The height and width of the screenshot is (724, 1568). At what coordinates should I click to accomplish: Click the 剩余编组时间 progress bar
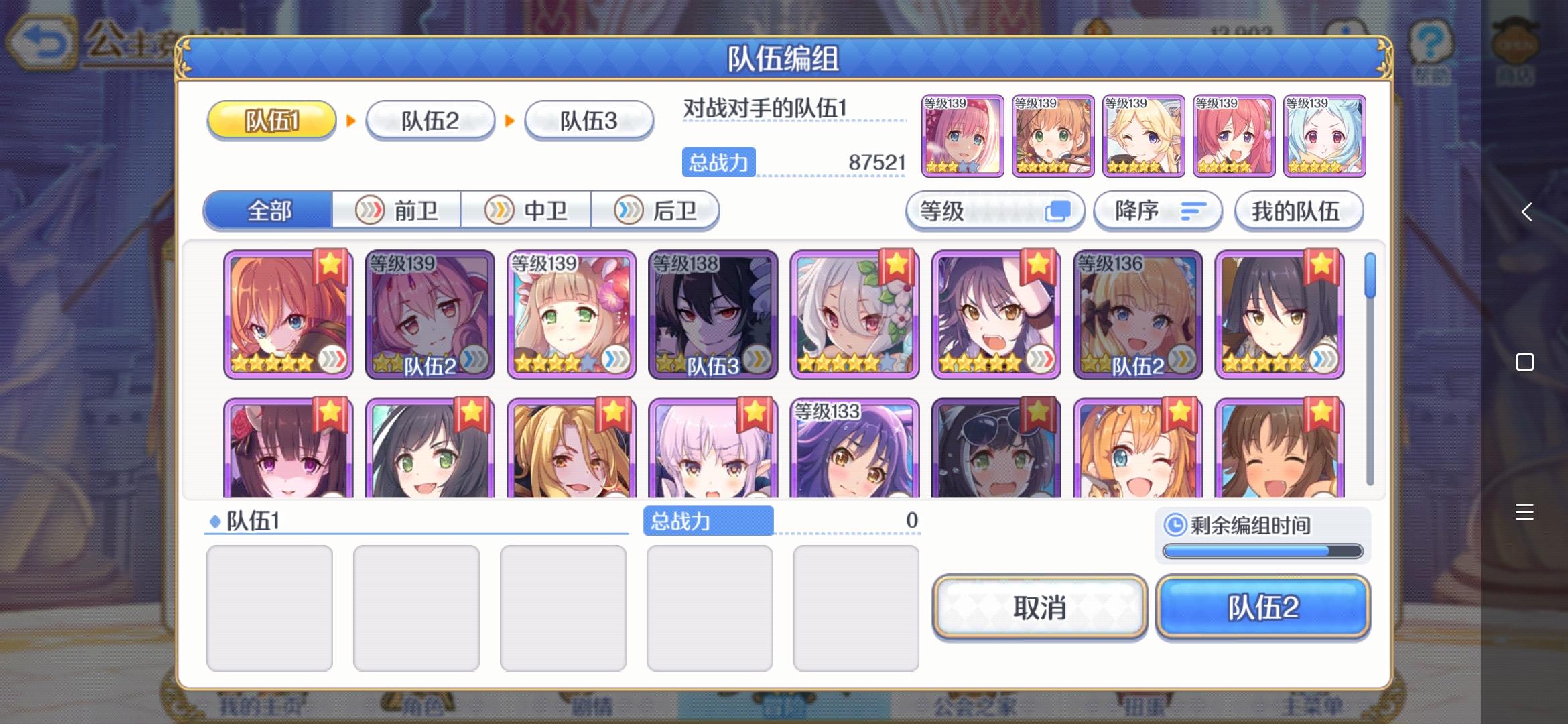[1262, 551]
